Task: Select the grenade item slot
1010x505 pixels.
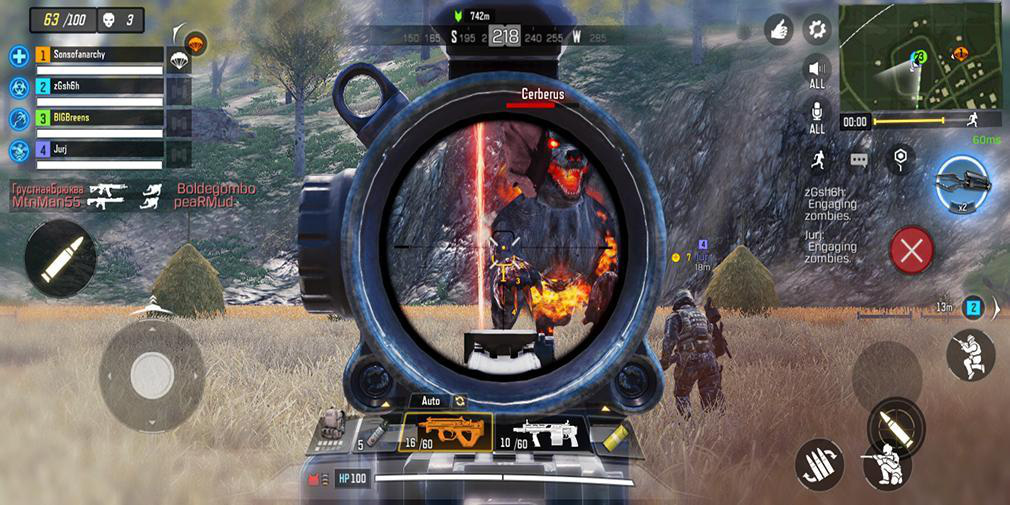Action: click(375, 432)
